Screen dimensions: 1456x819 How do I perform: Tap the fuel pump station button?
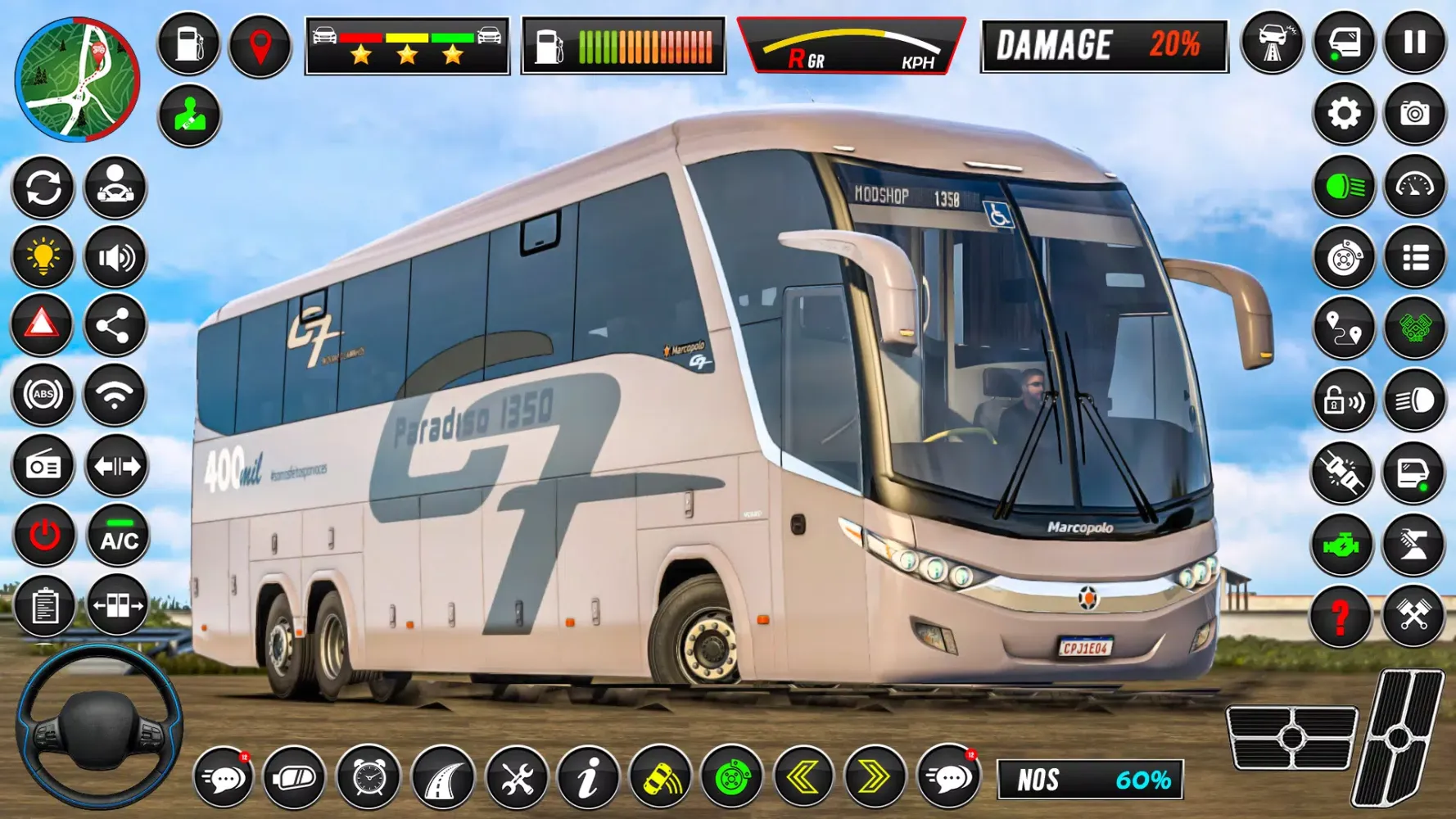click(x=188, y=44)
